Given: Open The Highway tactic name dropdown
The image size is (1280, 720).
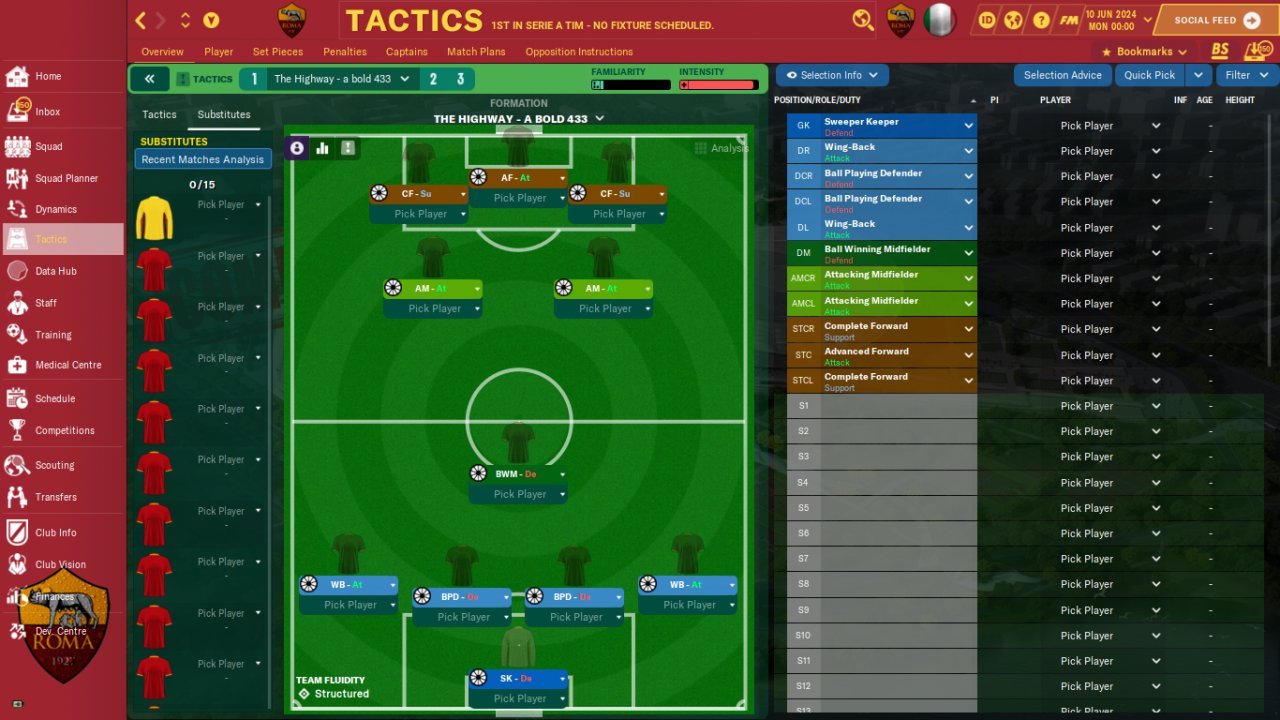Looking at the screenshot, I should click(x=342, y=79).
